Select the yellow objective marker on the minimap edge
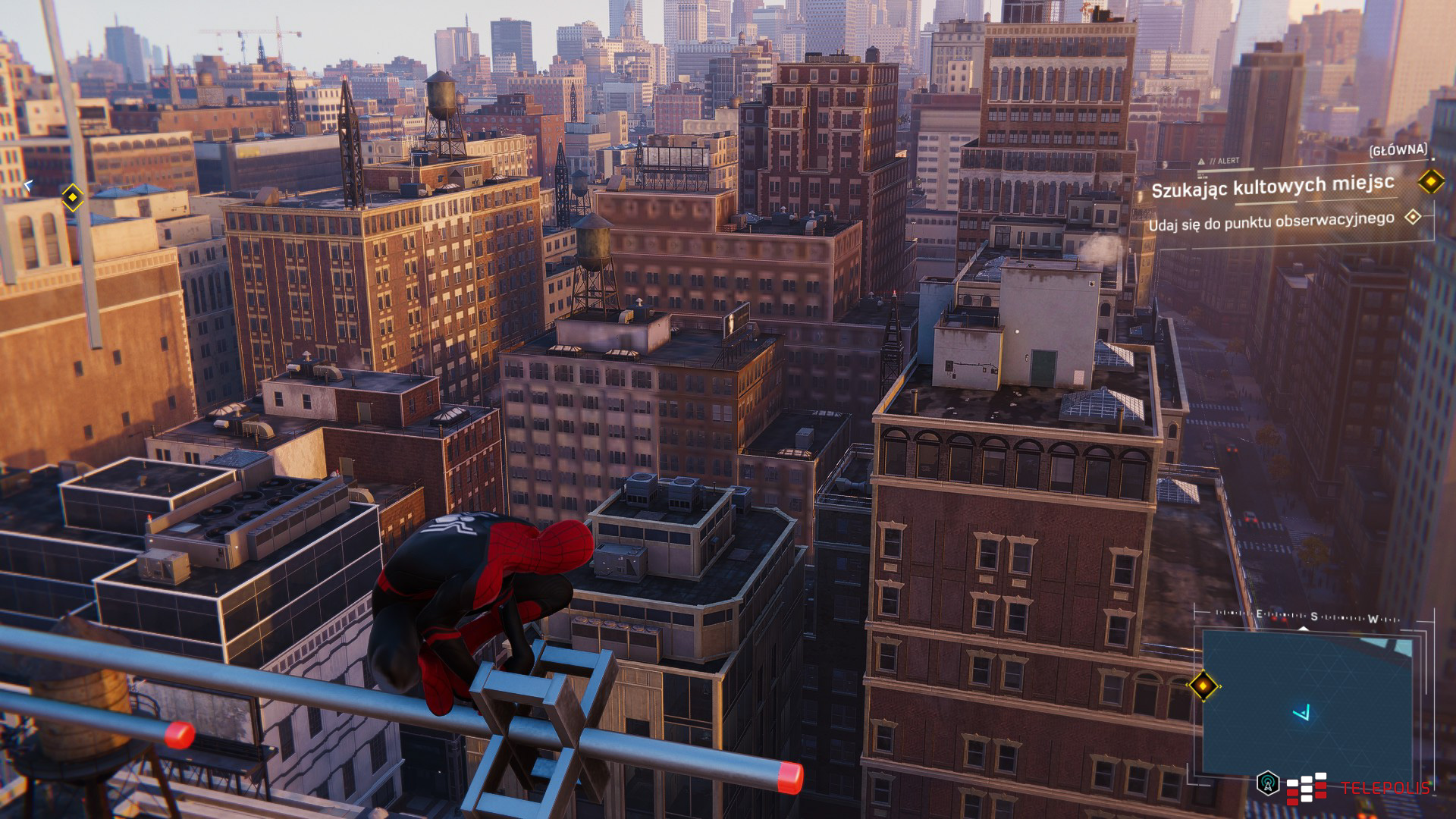Viewport: 1456px width, 819px height. tap(1203, 686)
